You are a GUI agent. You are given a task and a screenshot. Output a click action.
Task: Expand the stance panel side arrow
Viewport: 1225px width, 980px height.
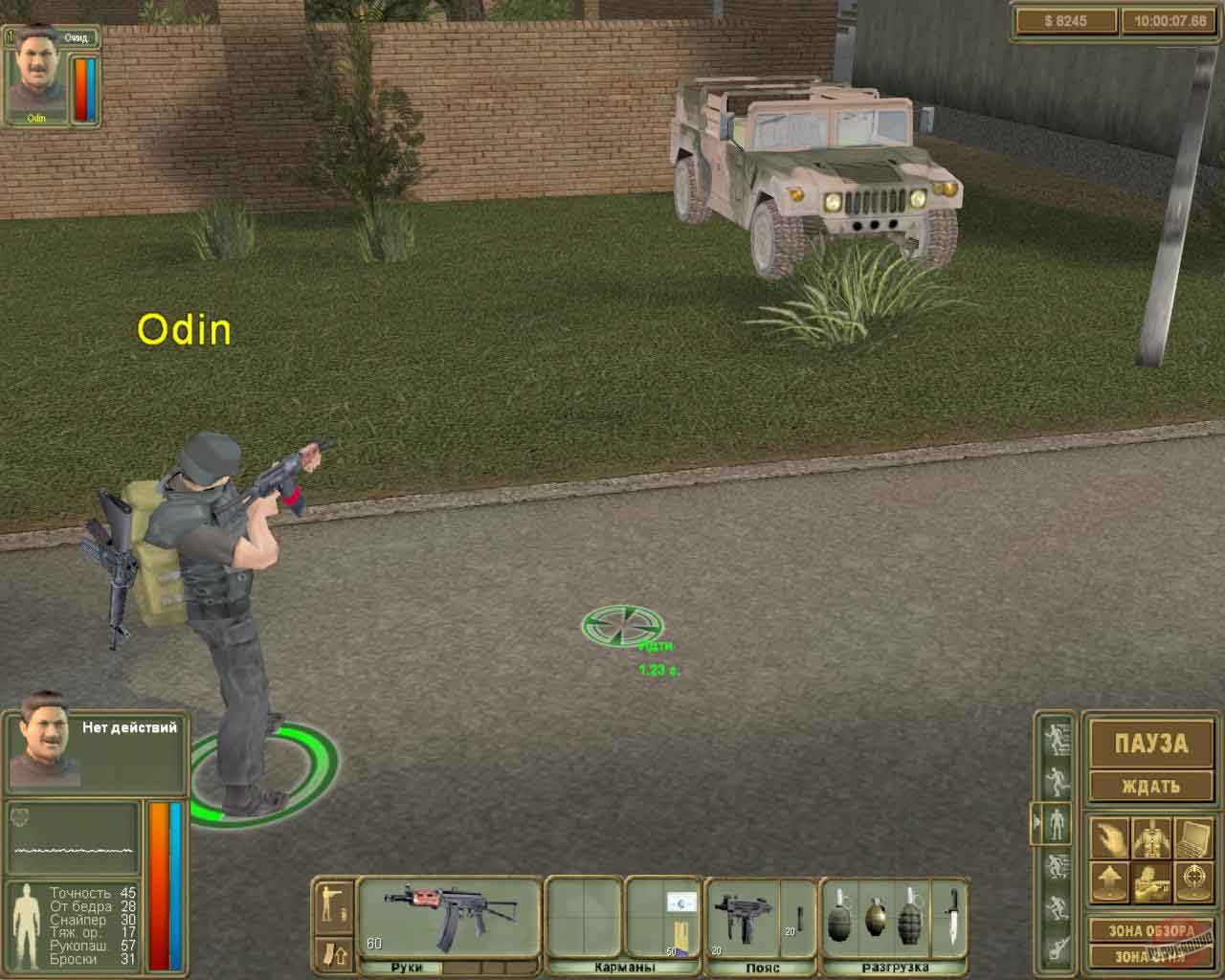coord(1036,822)
